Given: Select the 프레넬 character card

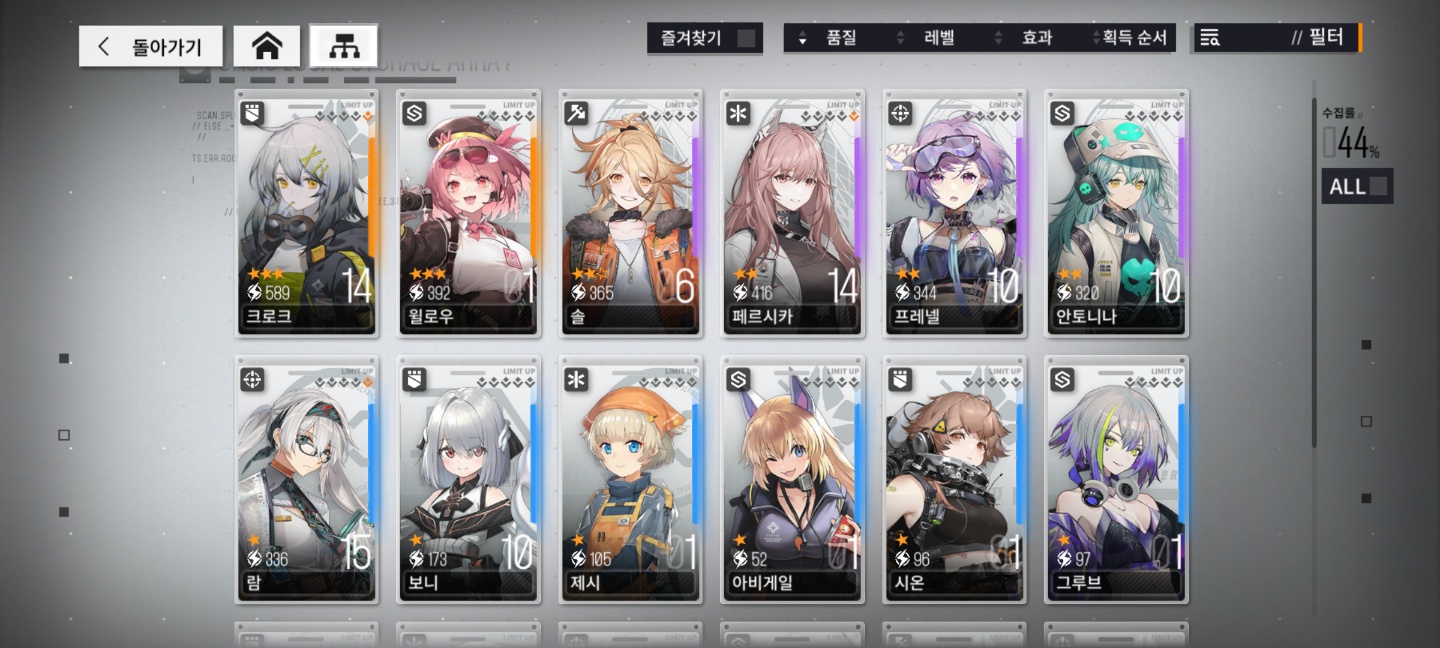Looking at the screenshot, I should [955, 213].
